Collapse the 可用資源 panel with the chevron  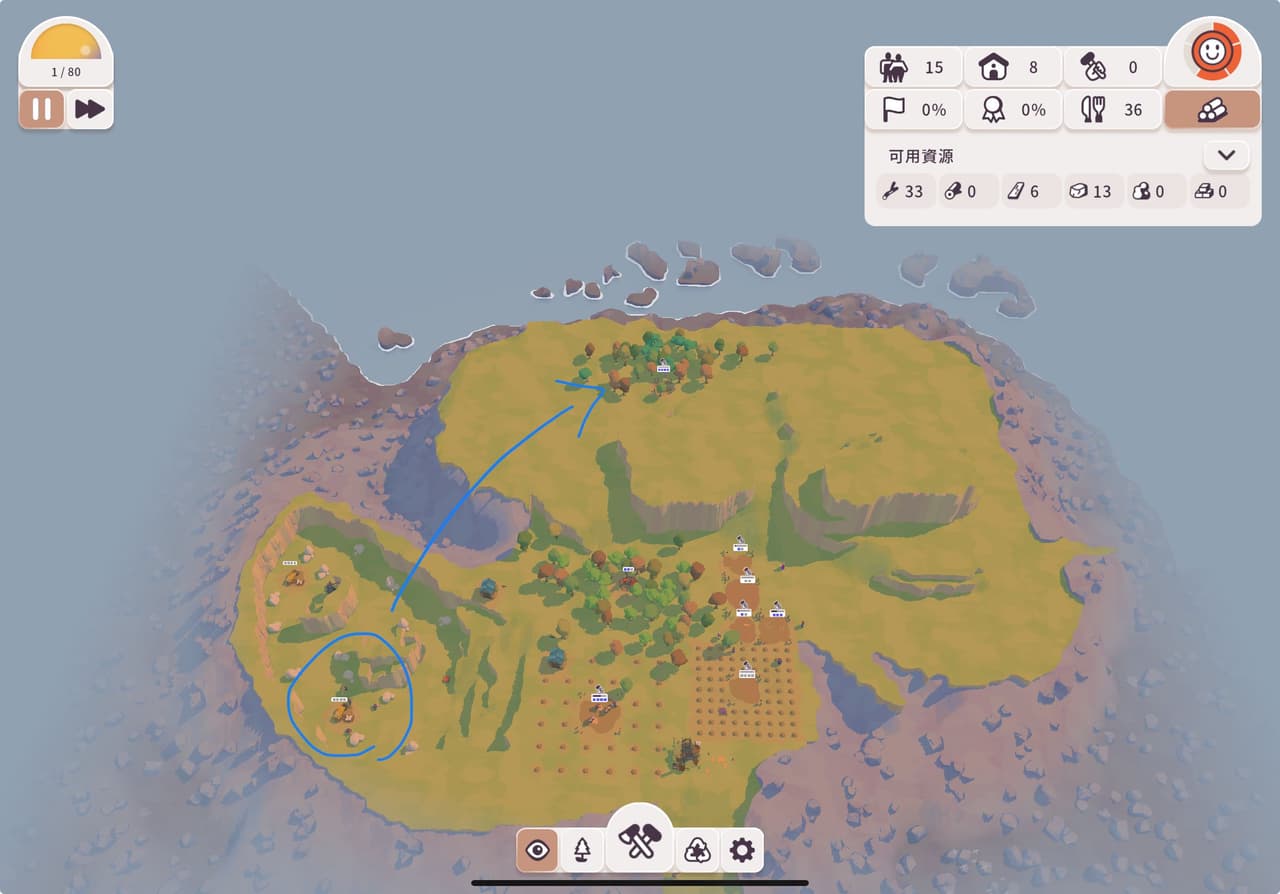pyautogui.click(x=1227, y=156)
